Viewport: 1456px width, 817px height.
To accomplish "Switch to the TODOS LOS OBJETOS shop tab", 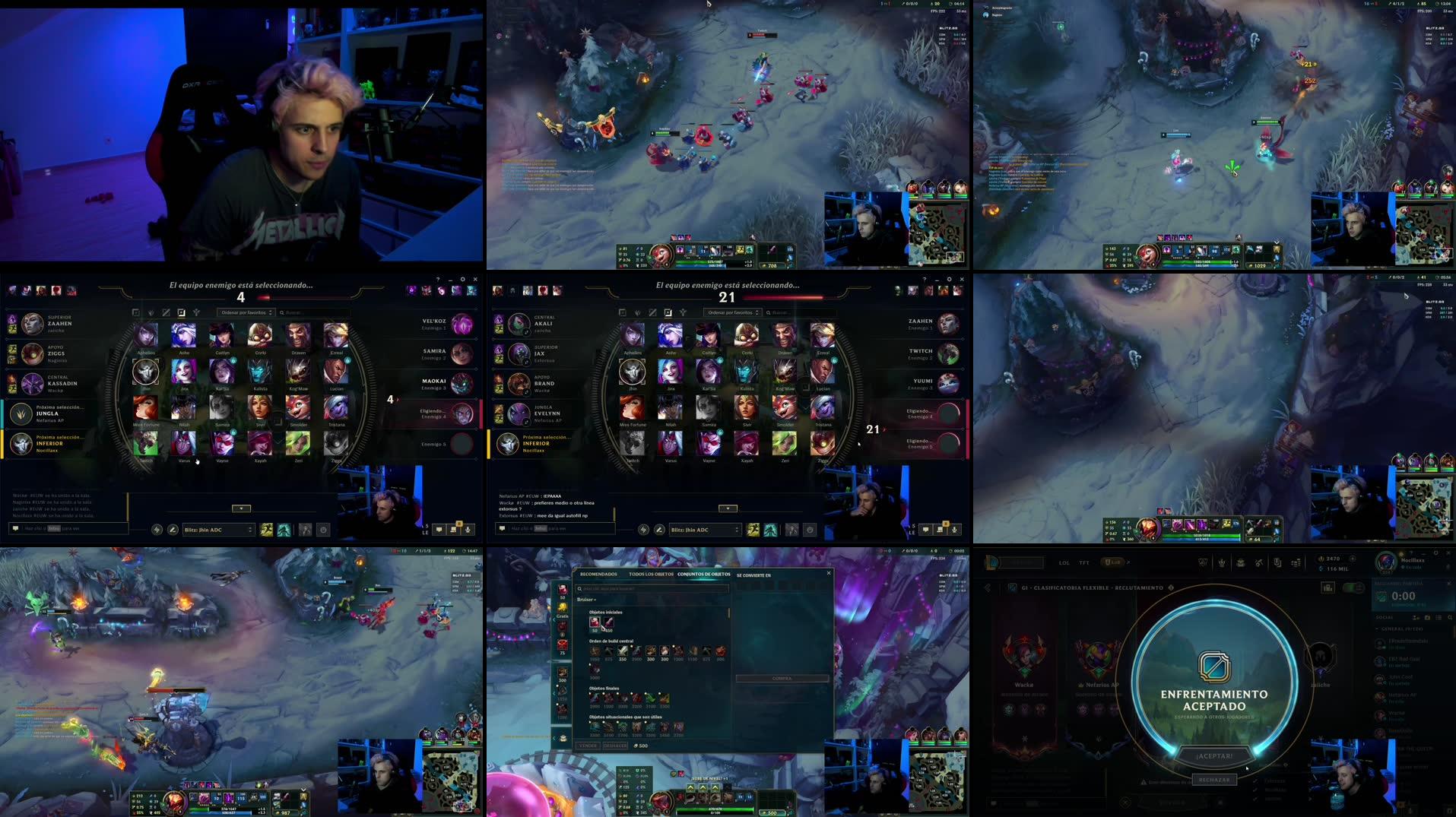I will 651,574.
